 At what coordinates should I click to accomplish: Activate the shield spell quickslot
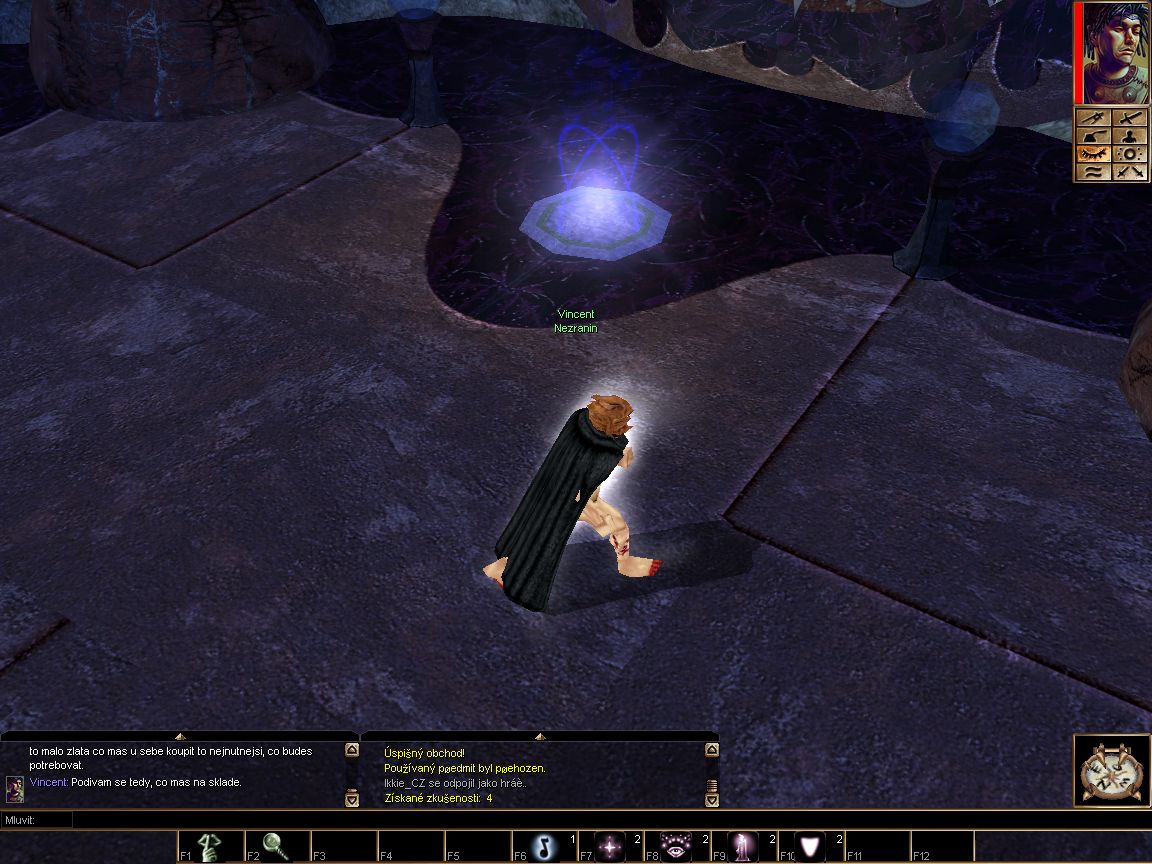click(810, 847)
